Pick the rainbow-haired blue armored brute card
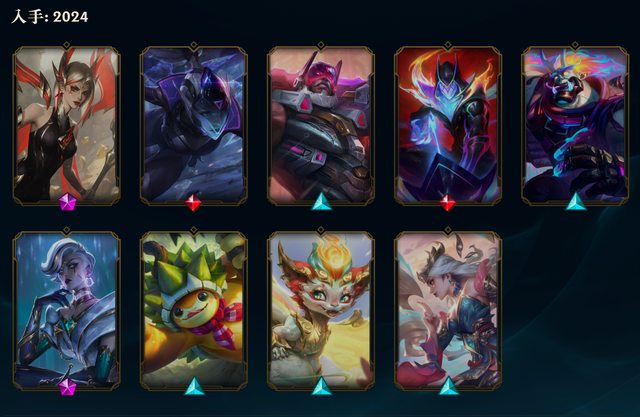This screenshot has width=640, height=417. (574, 125)
